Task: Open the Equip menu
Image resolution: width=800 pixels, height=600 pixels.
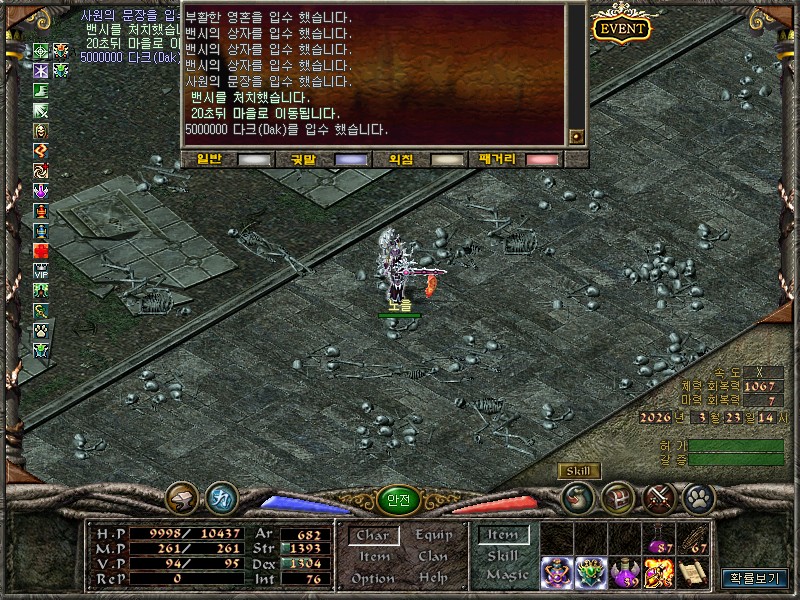Action: 433,535
